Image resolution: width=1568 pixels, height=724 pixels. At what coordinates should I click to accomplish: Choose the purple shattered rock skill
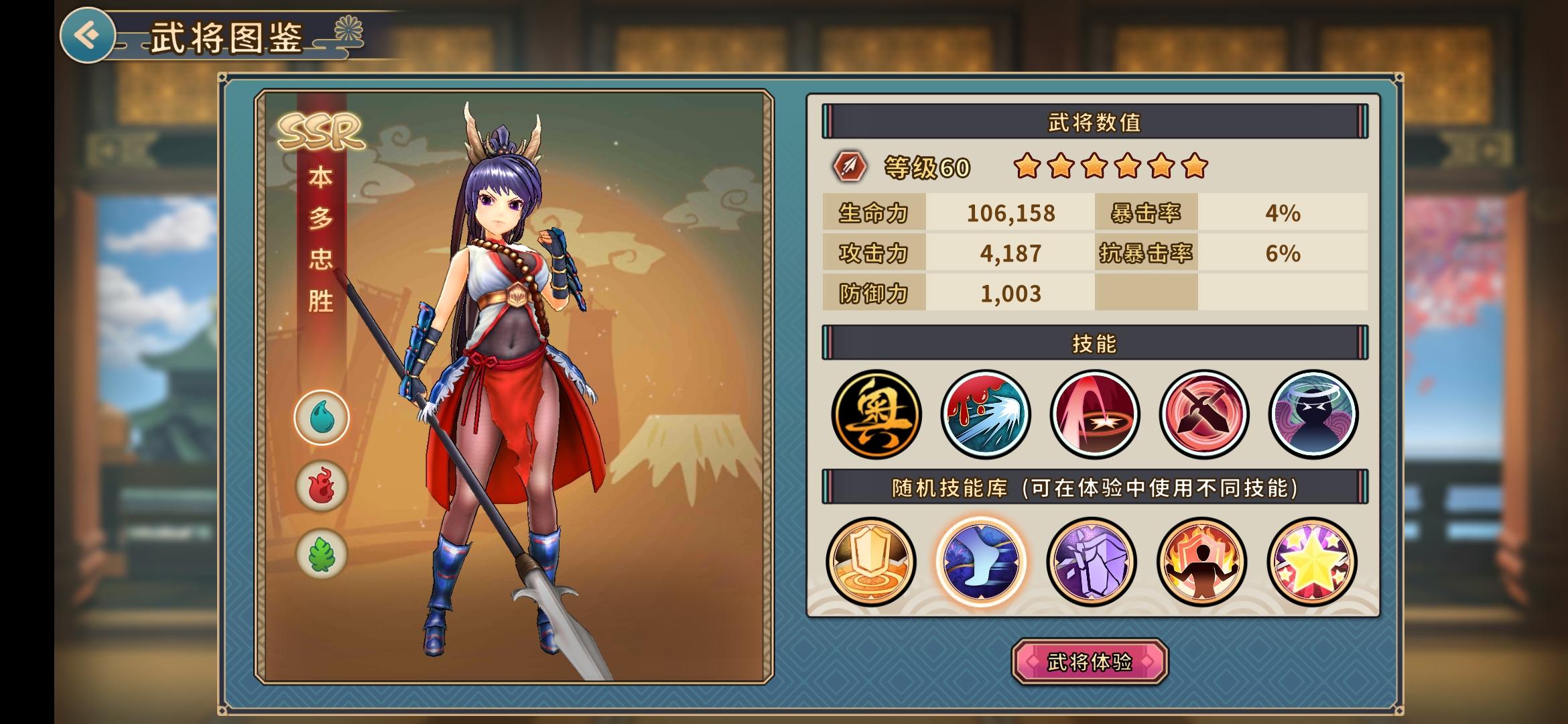tap(1092, 562)
